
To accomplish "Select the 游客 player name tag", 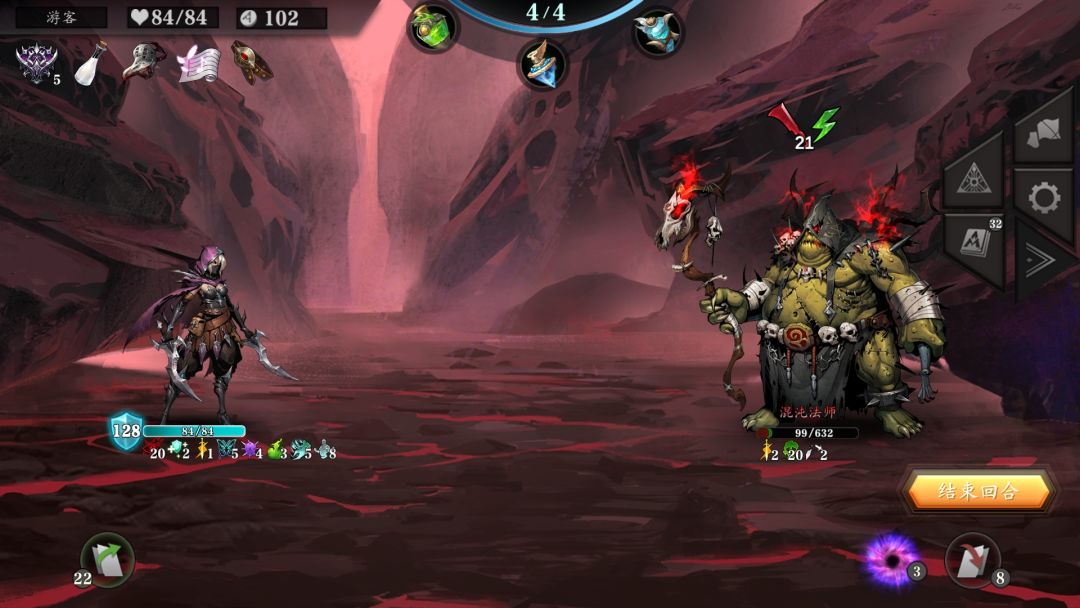I will (x=61, y=17).
